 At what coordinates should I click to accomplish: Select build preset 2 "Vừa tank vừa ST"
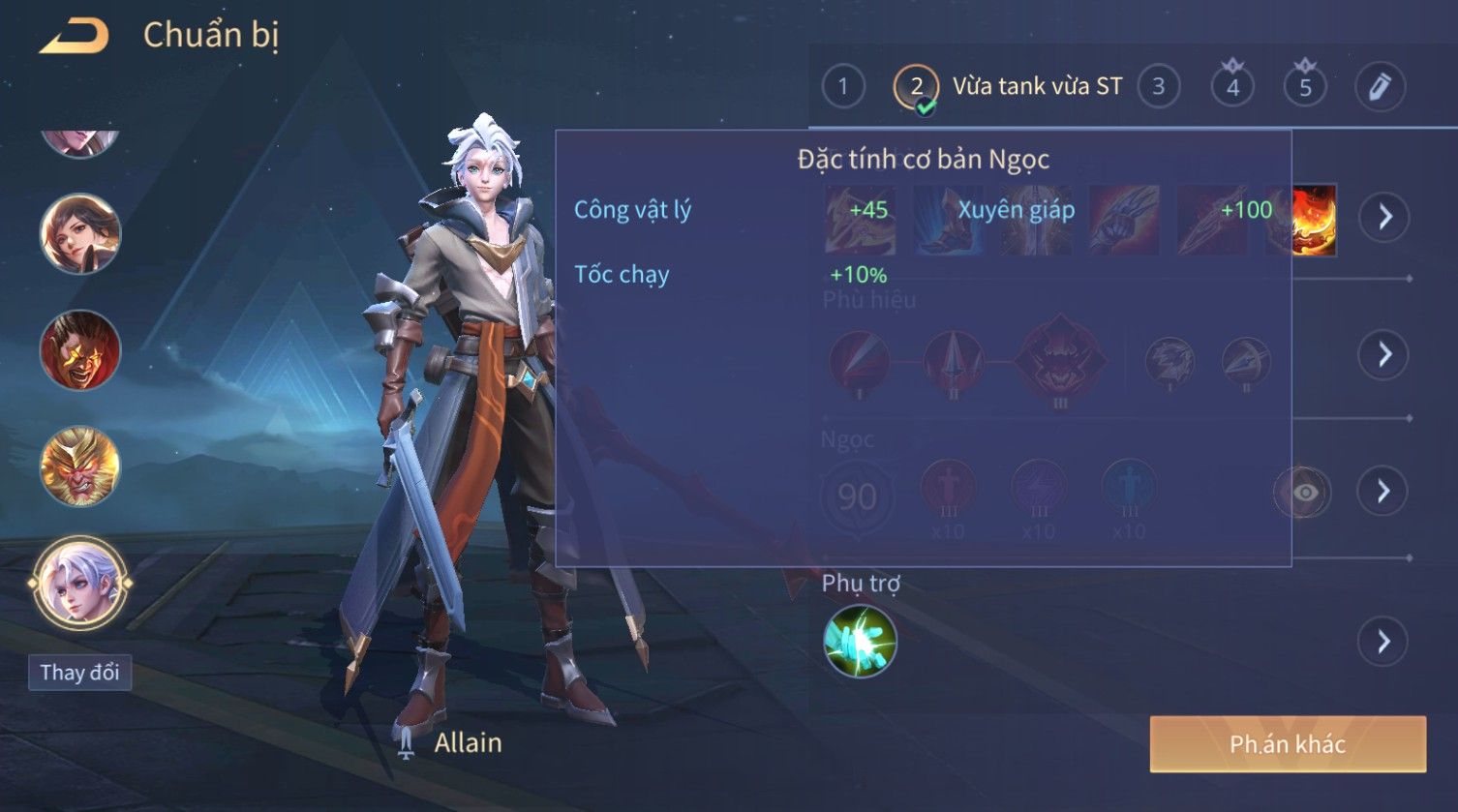1007,87
